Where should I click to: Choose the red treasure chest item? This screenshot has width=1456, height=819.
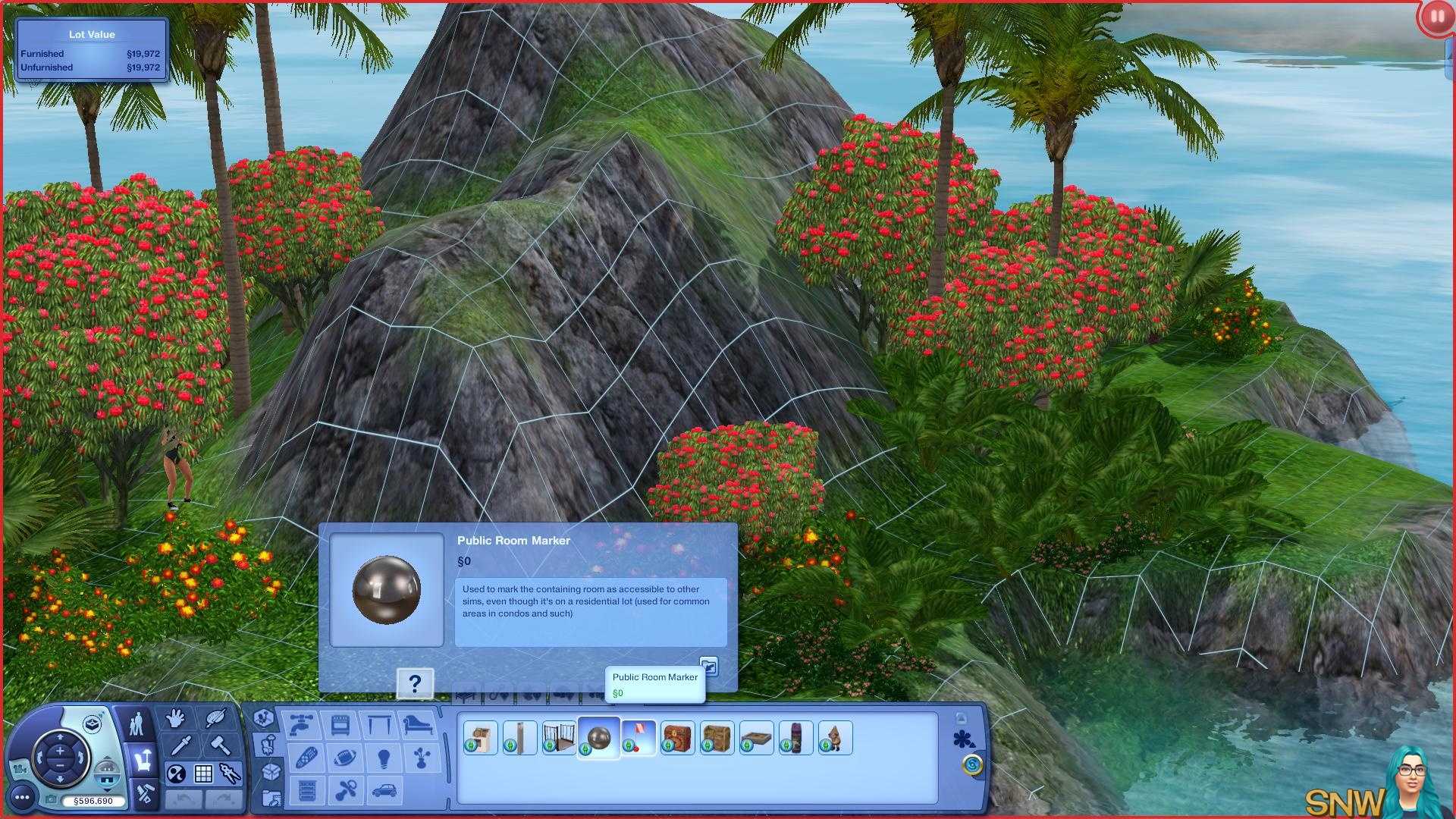tap(678, 738)
